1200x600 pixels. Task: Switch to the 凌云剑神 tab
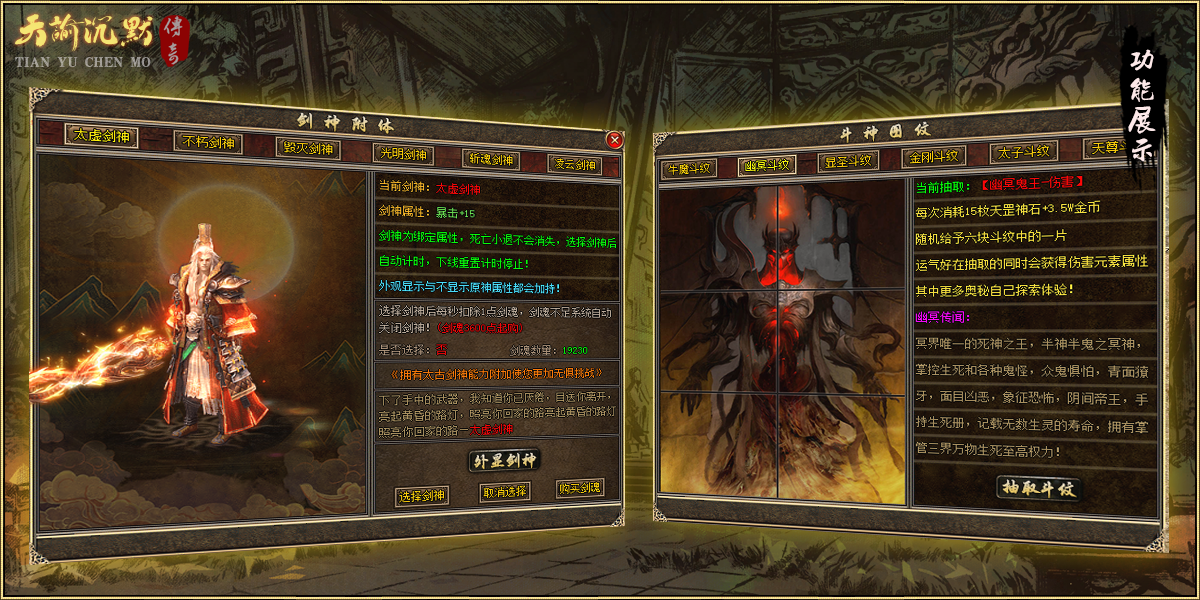pyautogui.click(x=575, y=164)
